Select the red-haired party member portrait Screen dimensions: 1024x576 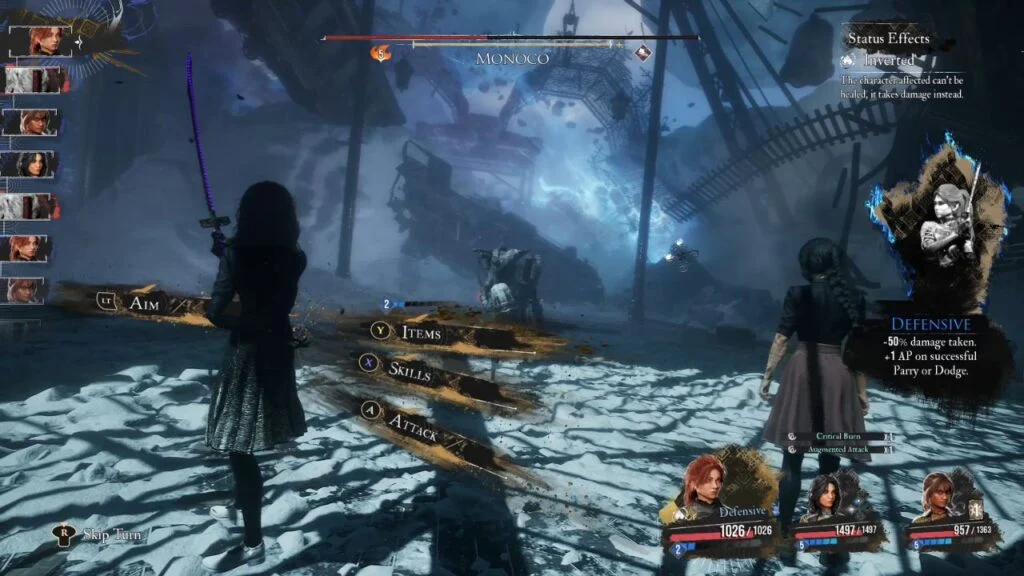point(706,489)
